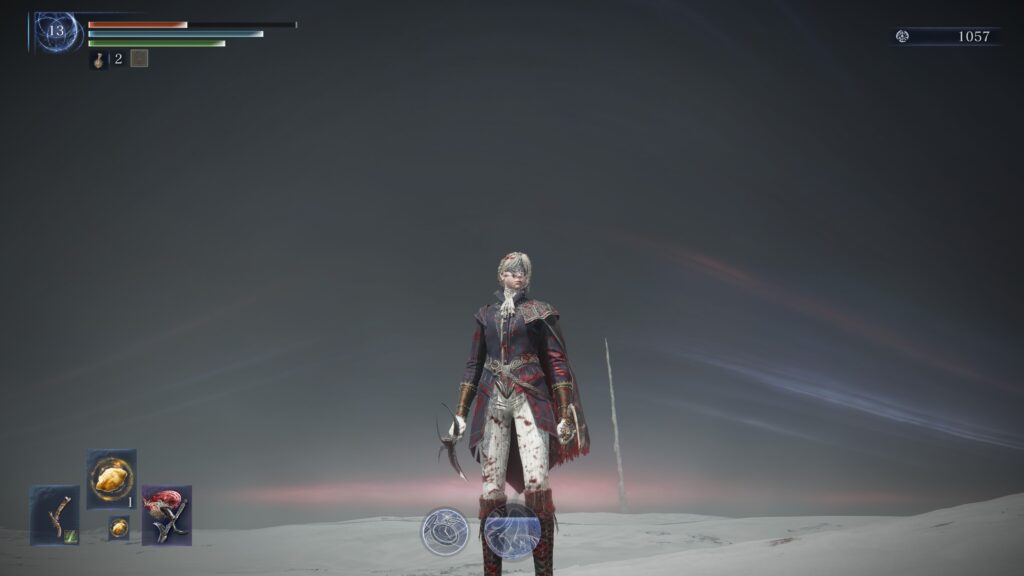The height and width of the screenshot is (576, 1024).
Task: Activate the half-filled blue circular ability icon
Action: (x=512, y=531)
